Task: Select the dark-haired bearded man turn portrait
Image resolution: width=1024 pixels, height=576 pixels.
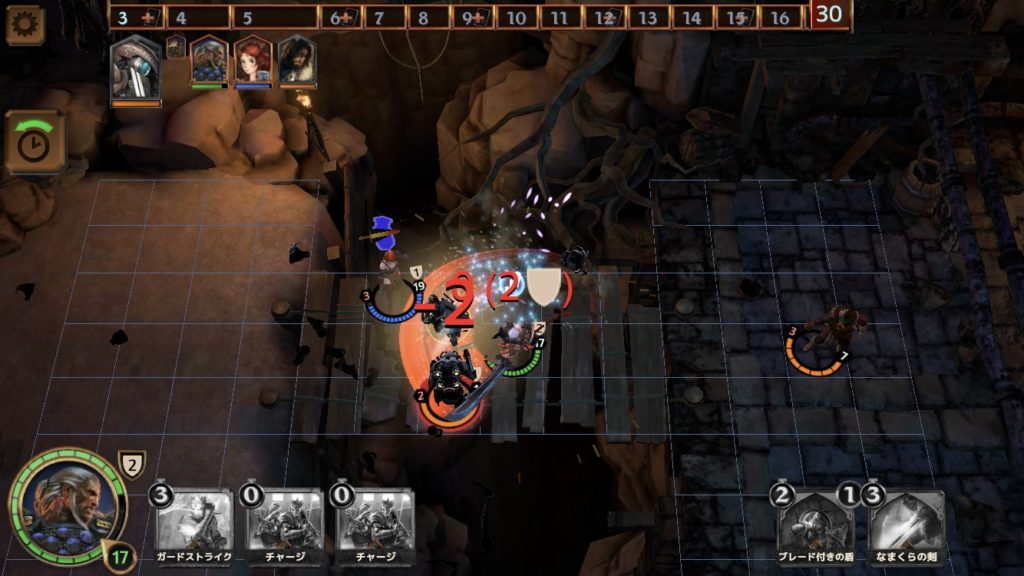Action: point(297,61)
